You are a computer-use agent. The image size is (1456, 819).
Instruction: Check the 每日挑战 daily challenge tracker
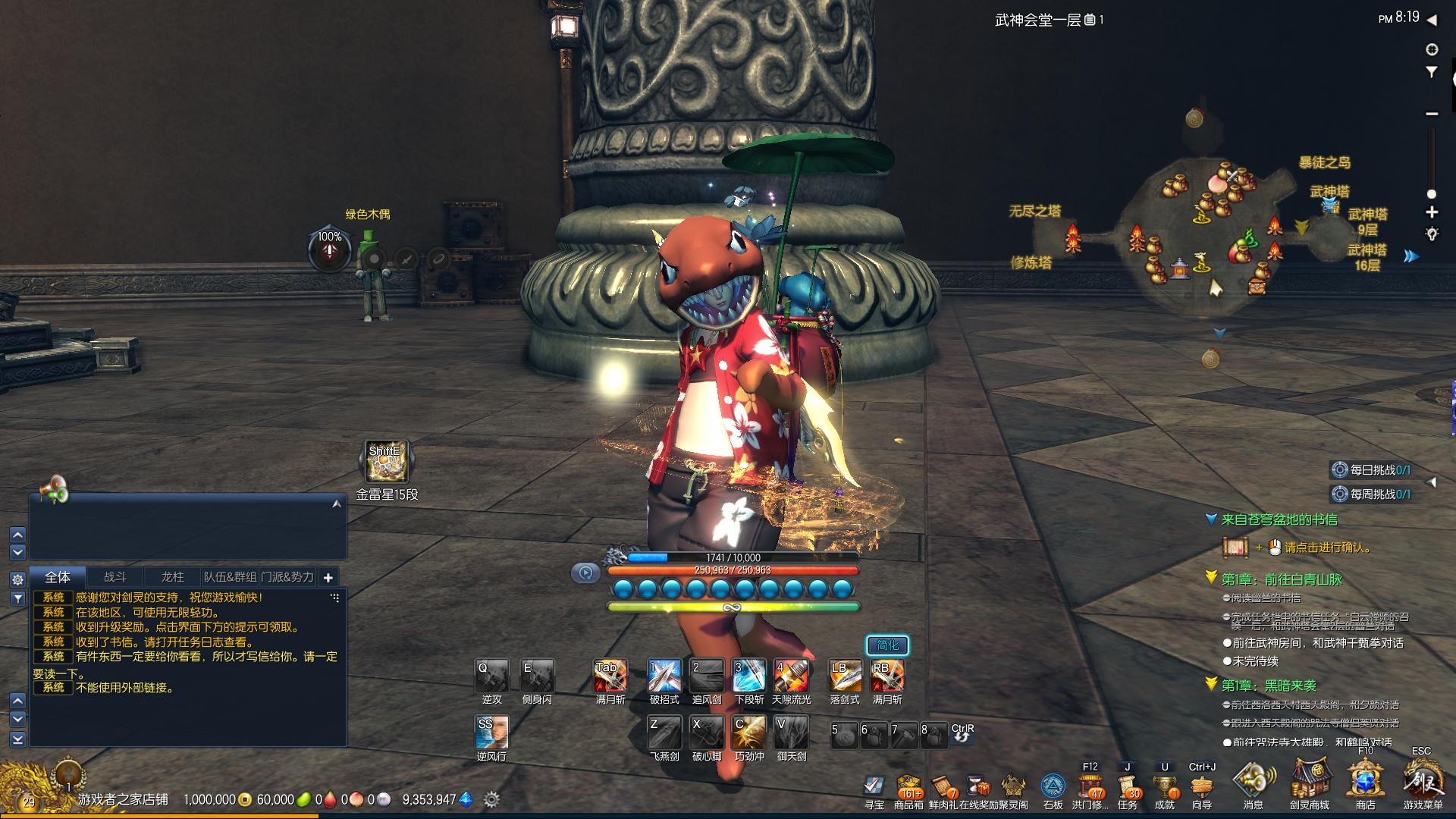[1373, 470]
